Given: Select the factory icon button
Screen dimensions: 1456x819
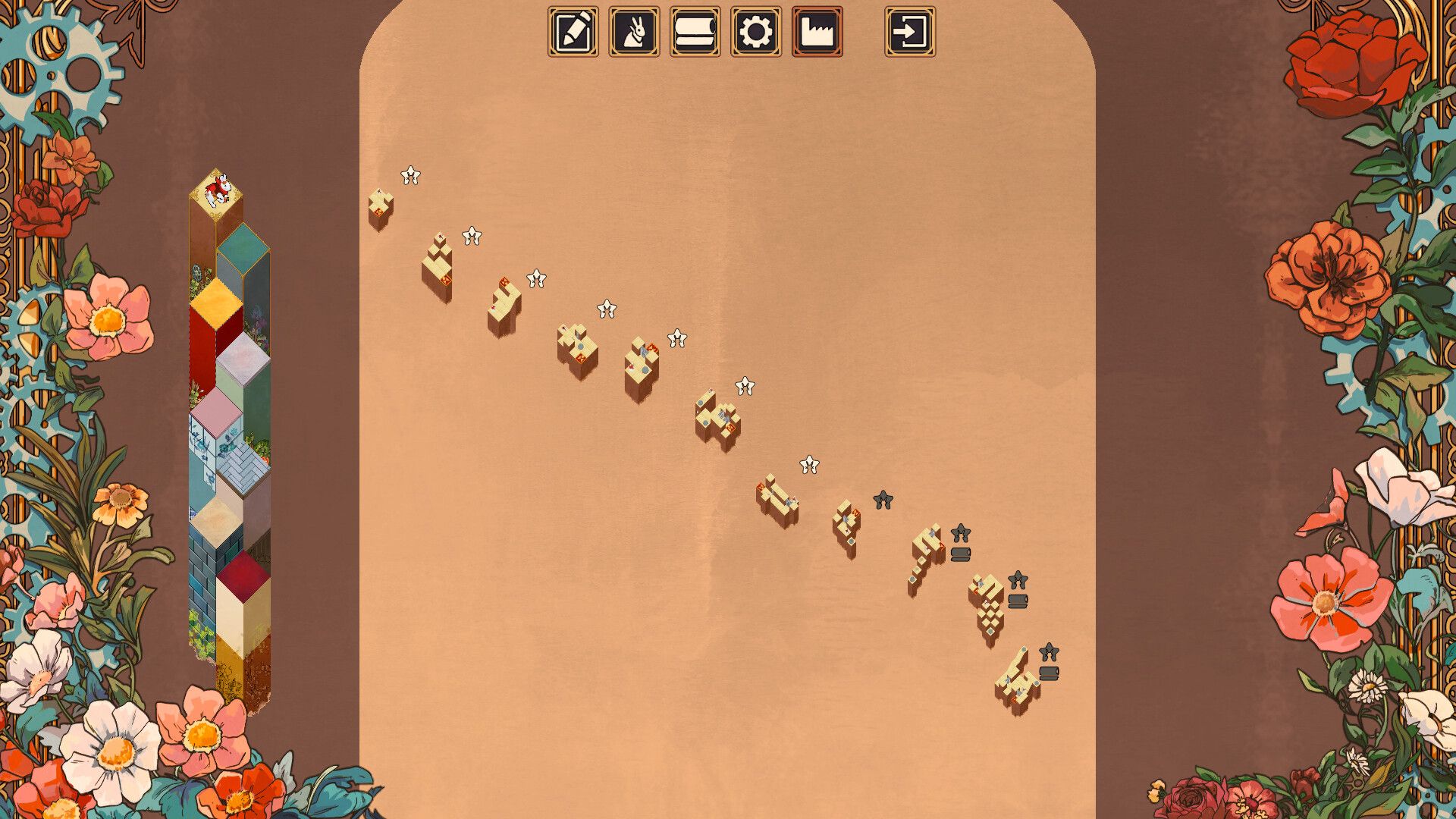Looking at the screenshot, I should 817,32.
